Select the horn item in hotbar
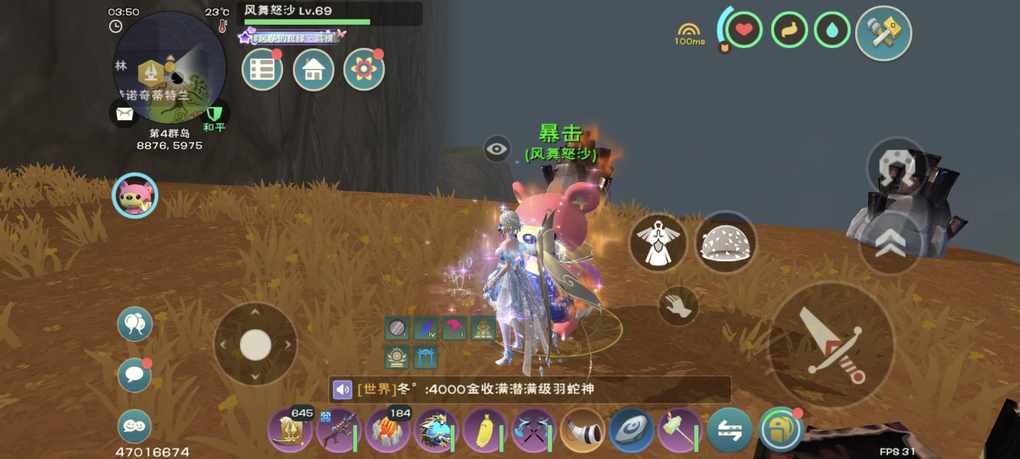 point(582,431)
